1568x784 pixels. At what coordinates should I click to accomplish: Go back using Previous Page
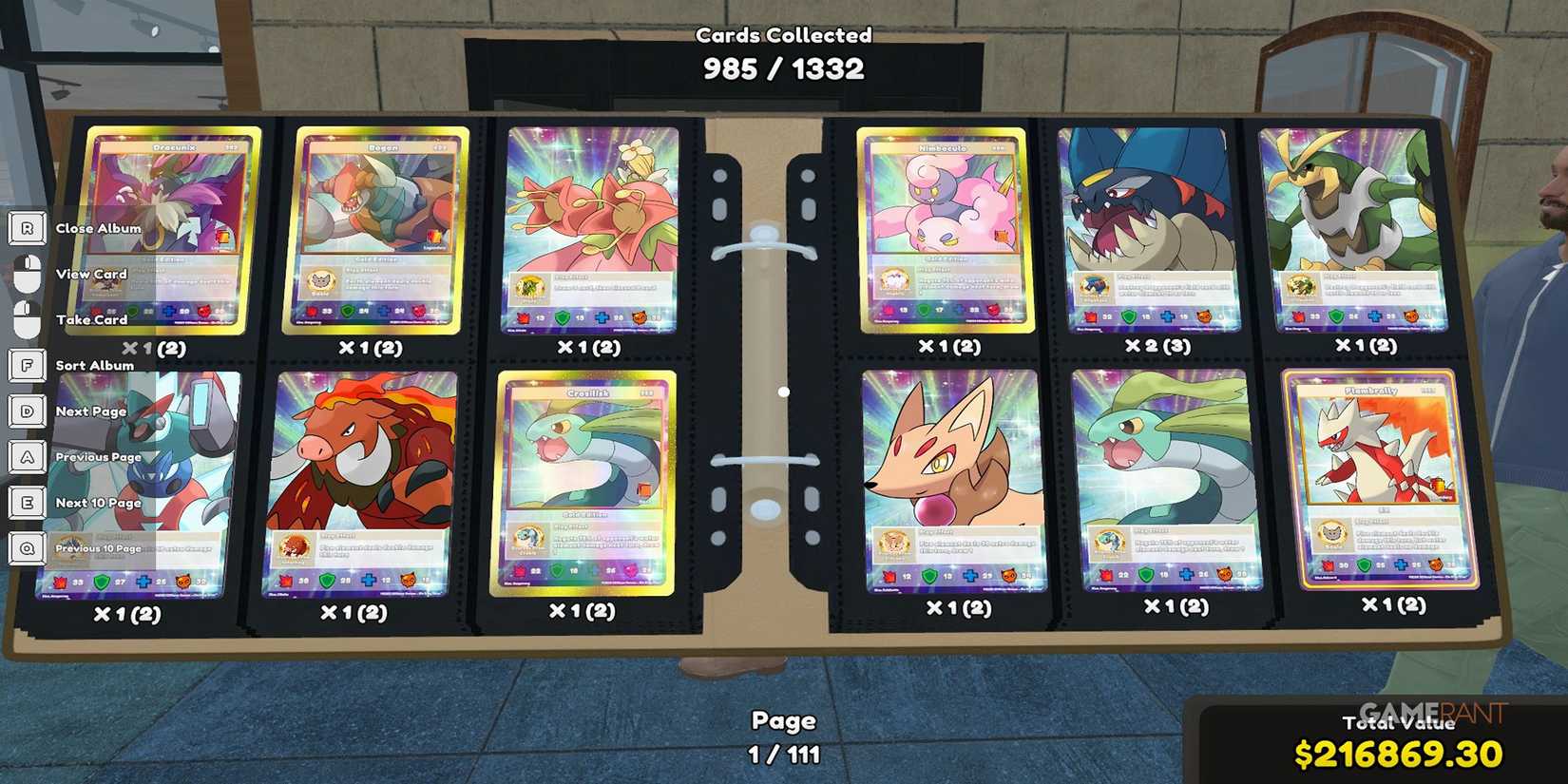[x=99, y=457]
